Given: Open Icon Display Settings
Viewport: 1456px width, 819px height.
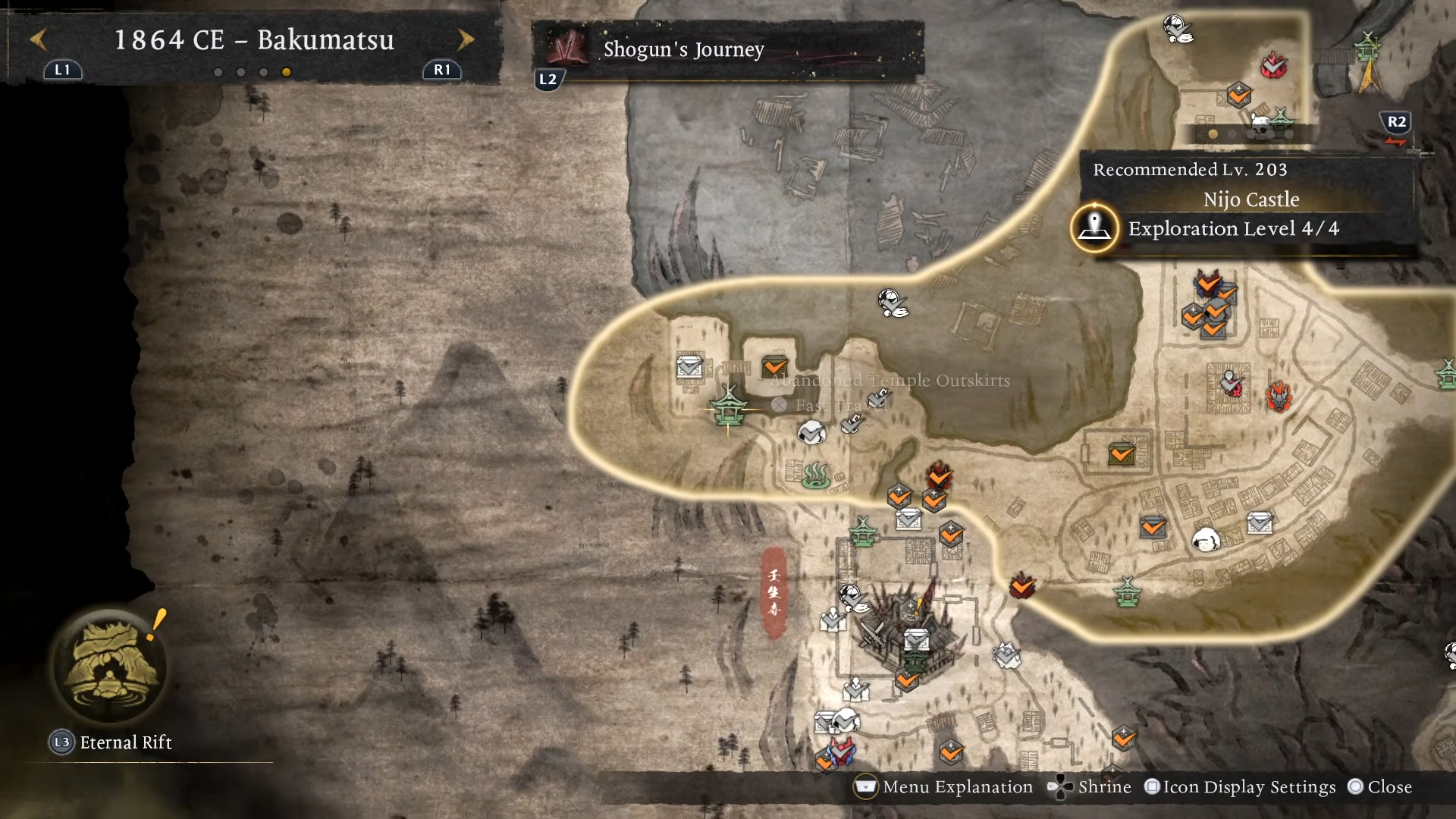Looking at the screenshot, I should pyautogui.click(x=1240, y=787).
